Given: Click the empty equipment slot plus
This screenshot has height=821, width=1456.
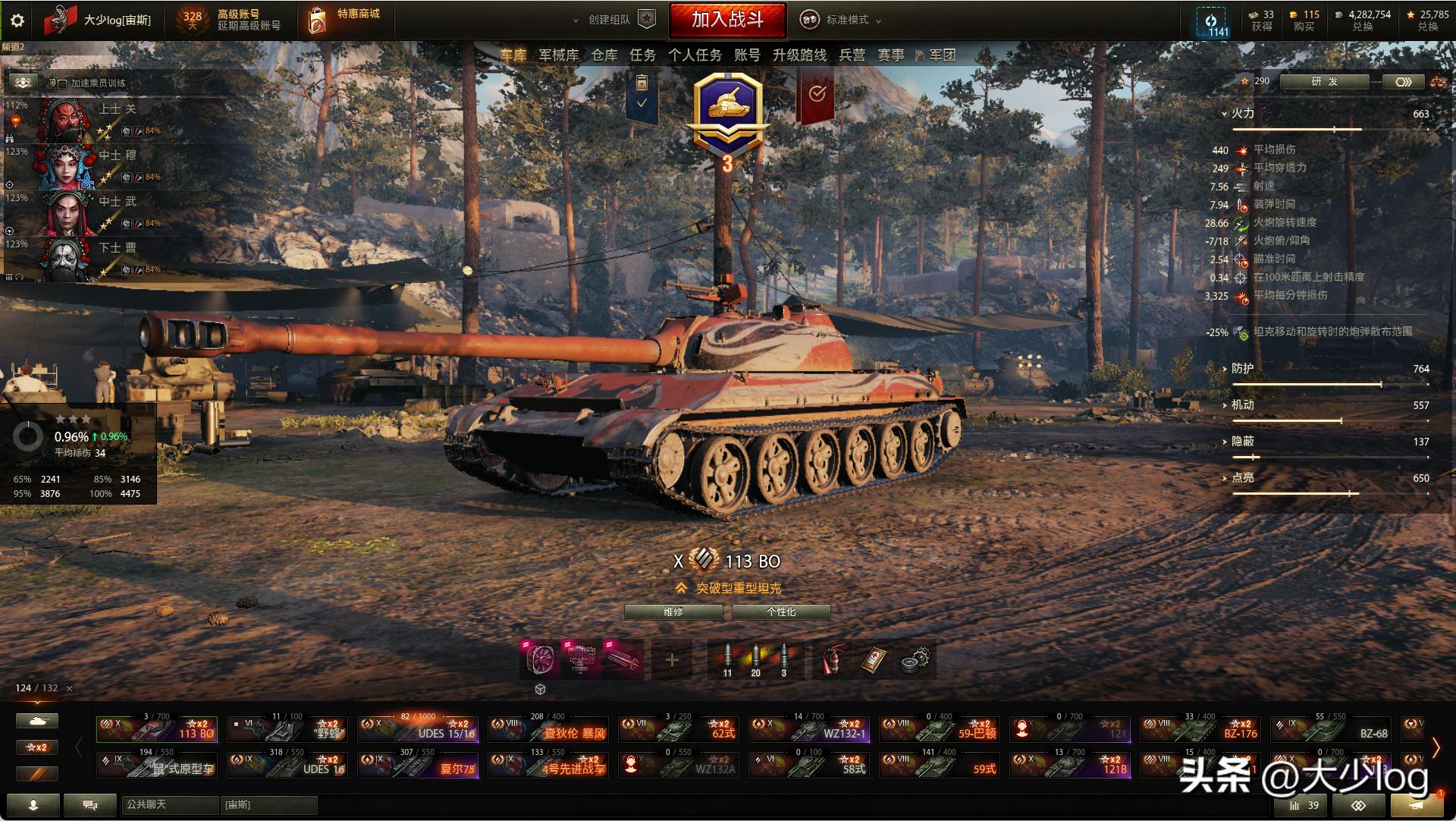Looking at the screenshot, I should tap(671, 660).
